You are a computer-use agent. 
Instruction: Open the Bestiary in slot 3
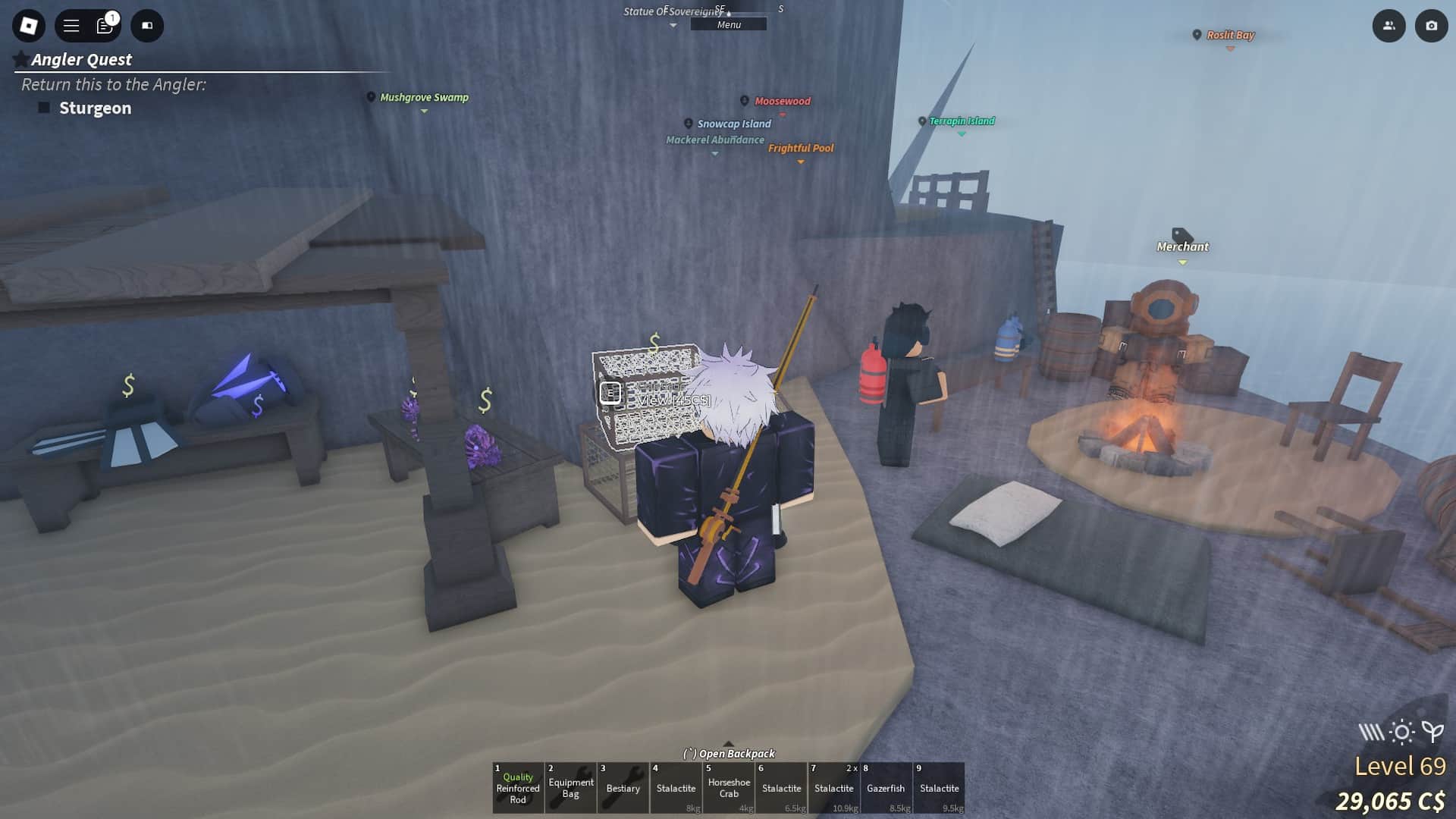(623, 789)
